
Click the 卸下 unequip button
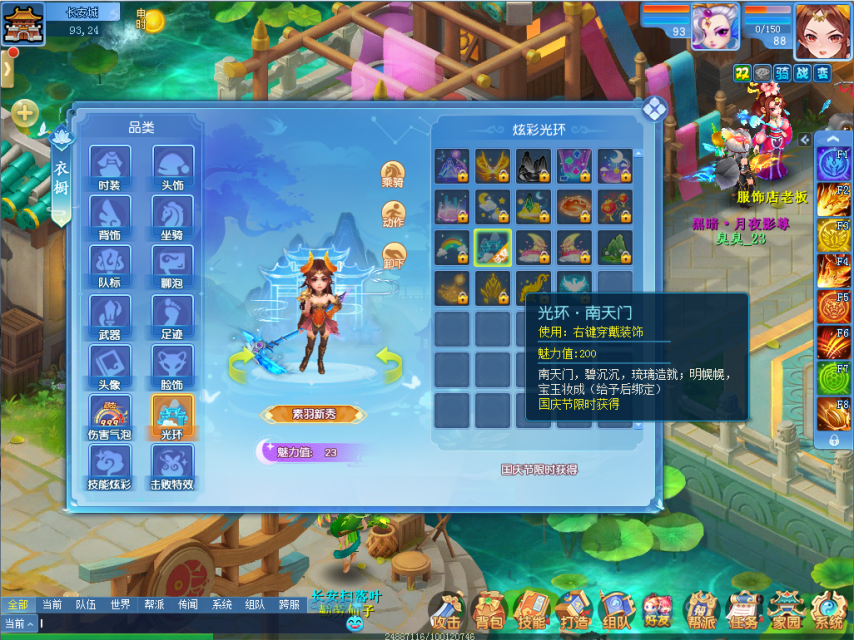click(x=393, y=255)
